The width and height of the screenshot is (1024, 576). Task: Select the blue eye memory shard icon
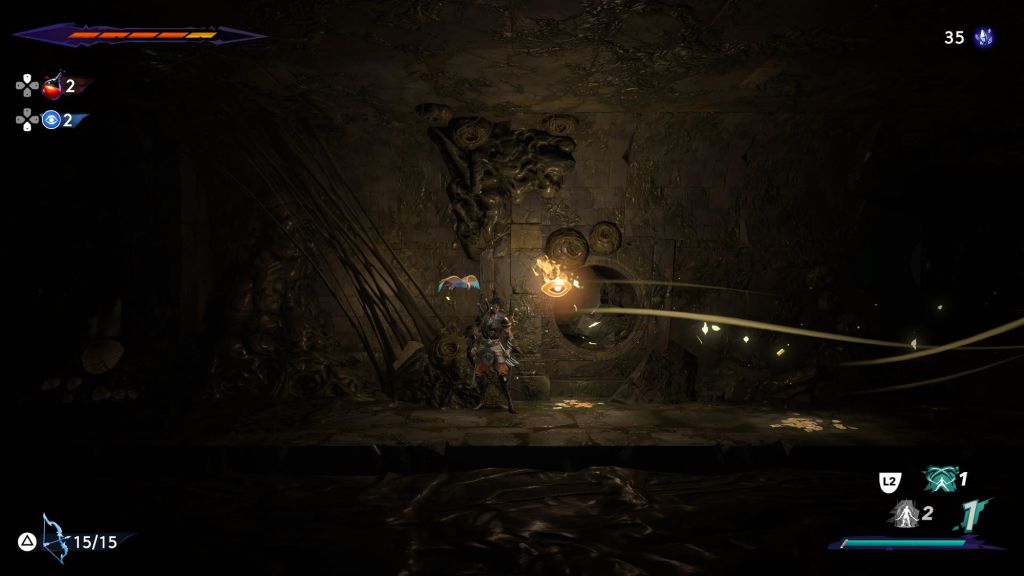pyautogui.click(x=52, y=121)
